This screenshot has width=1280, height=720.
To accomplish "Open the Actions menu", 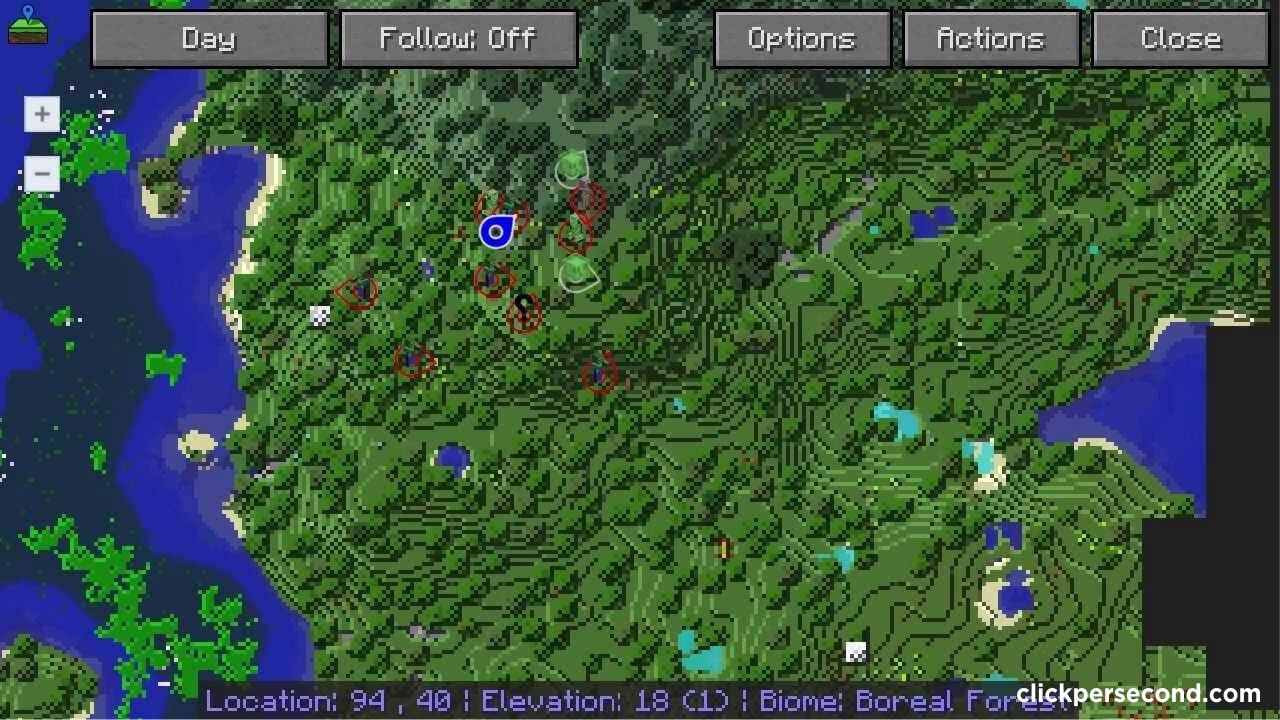I will (991, 38).
